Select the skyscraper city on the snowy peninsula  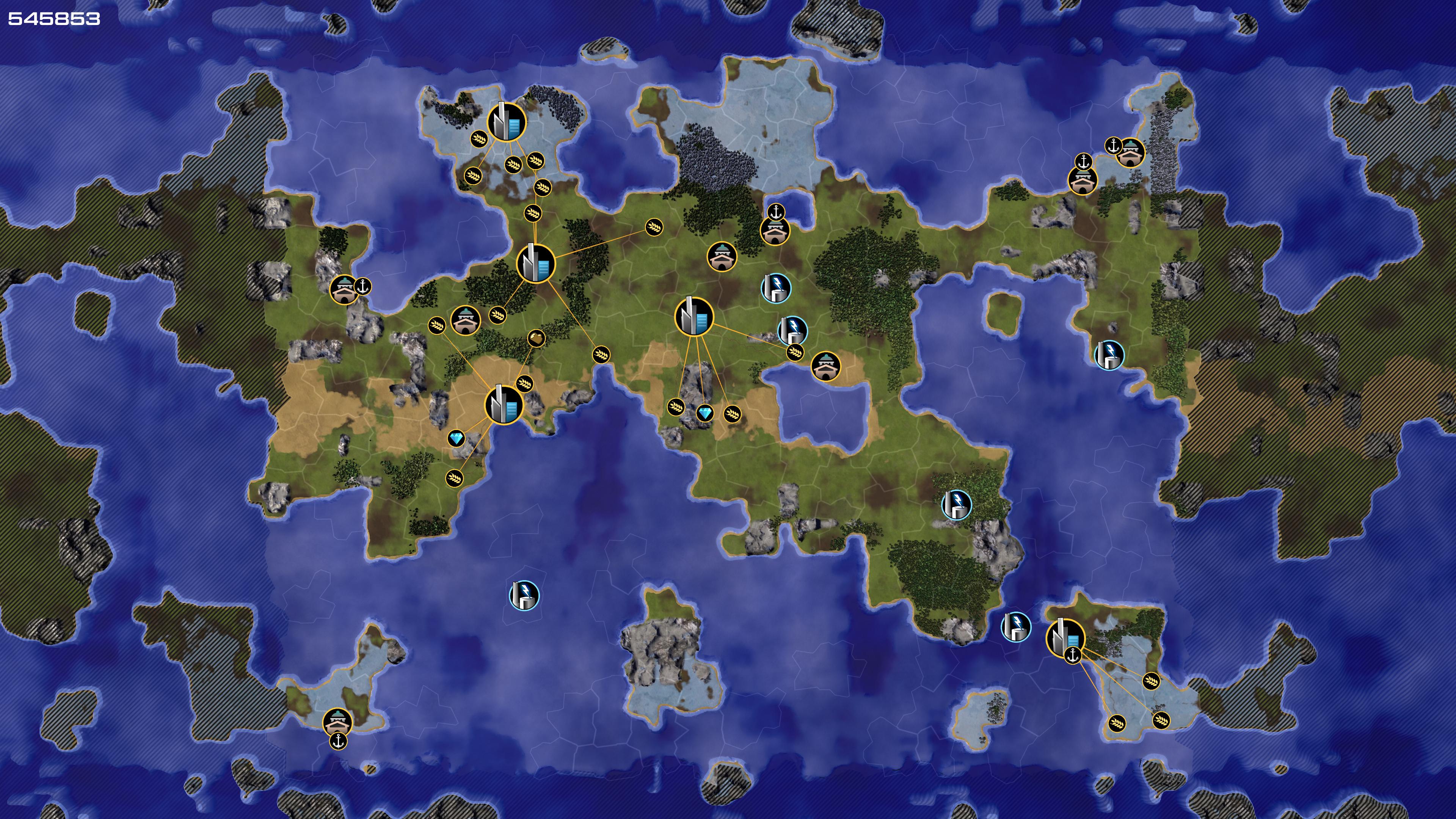[x=507, y=122]
